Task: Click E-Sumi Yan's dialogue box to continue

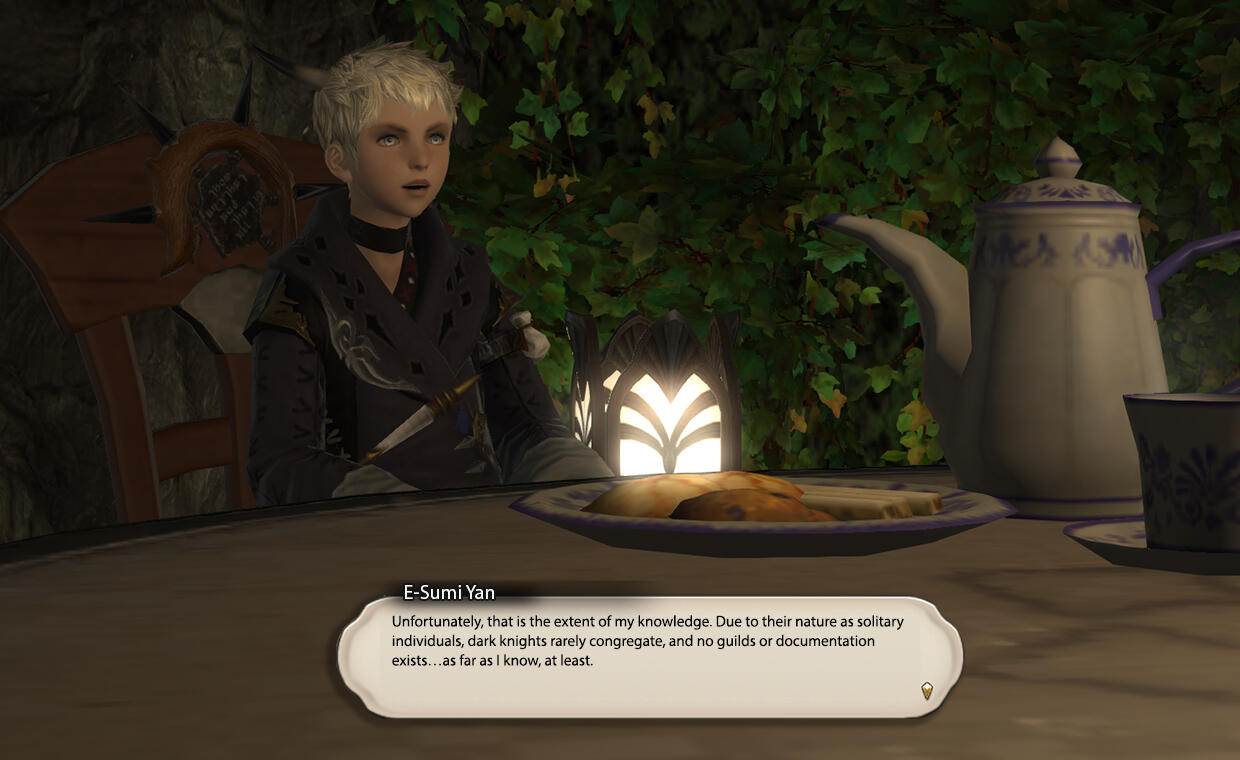Action: [x=650, y=655]
